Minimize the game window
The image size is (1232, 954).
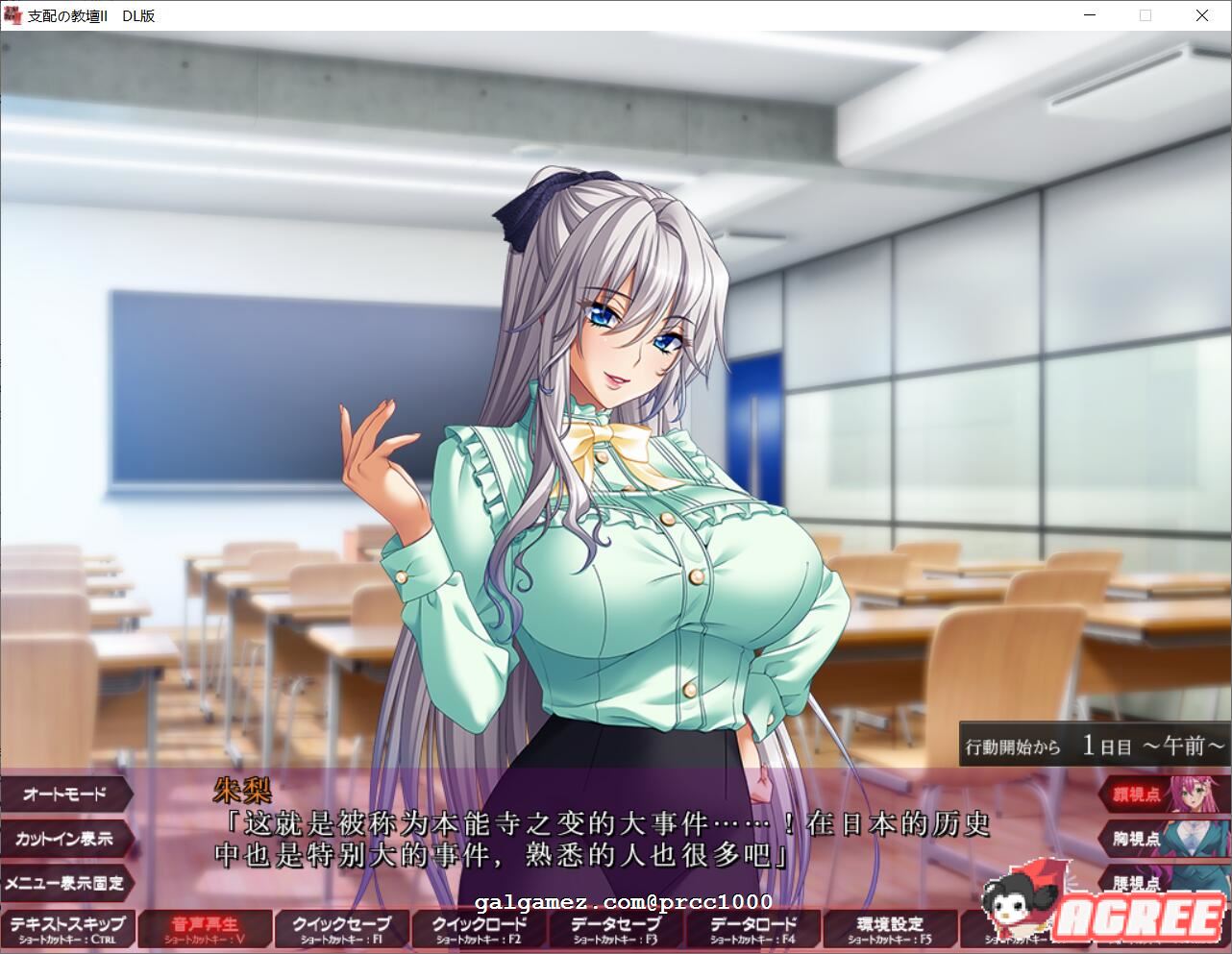tap(1089, 15)
